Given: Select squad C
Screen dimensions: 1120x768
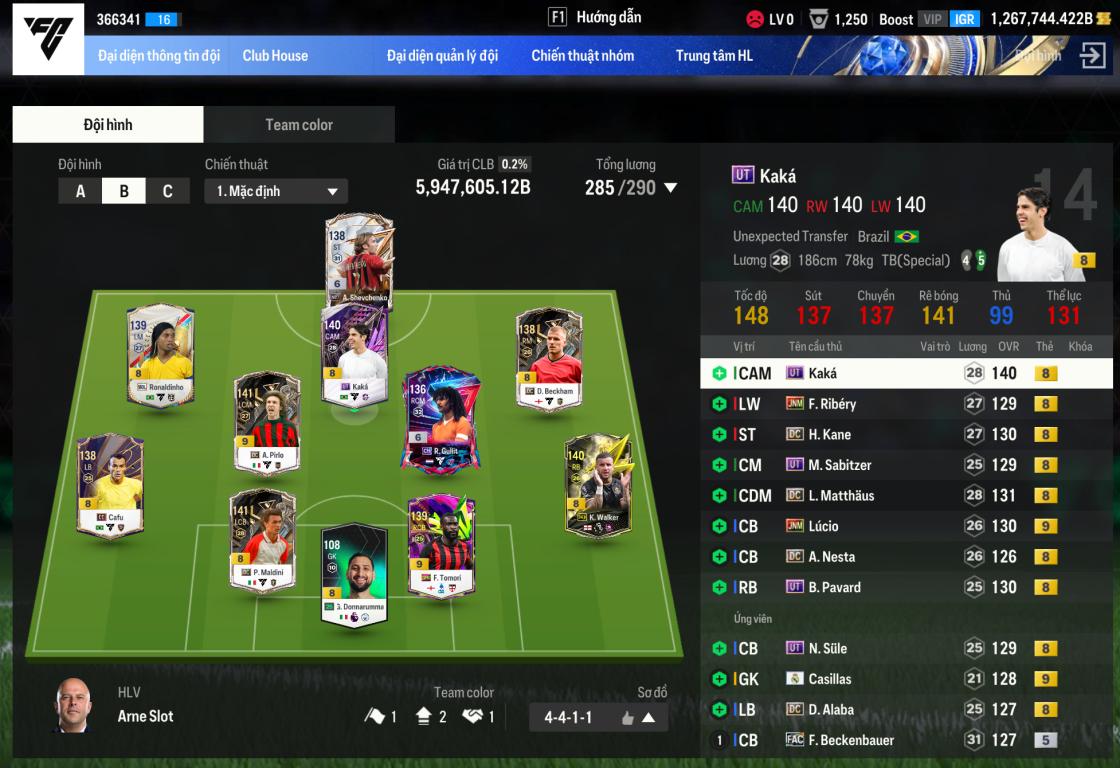Looking at the screenshot, I should 167,191.
